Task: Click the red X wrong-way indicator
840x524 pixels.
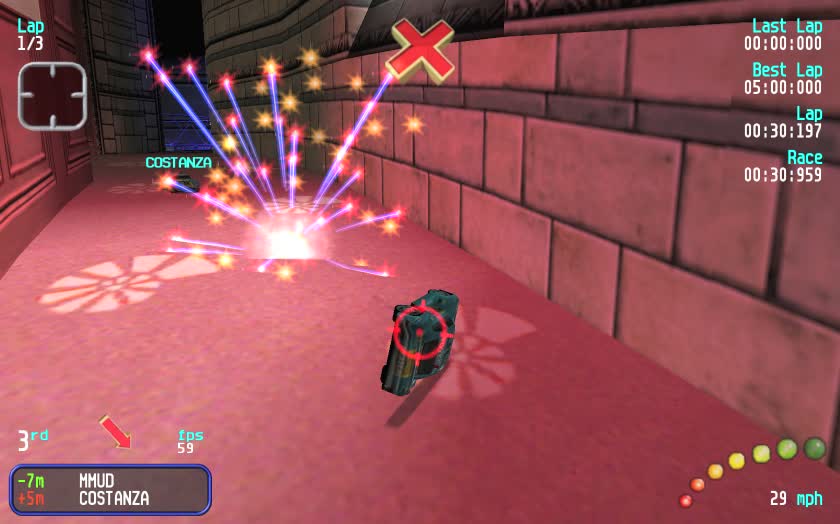Action: click(x=421, y=49)
